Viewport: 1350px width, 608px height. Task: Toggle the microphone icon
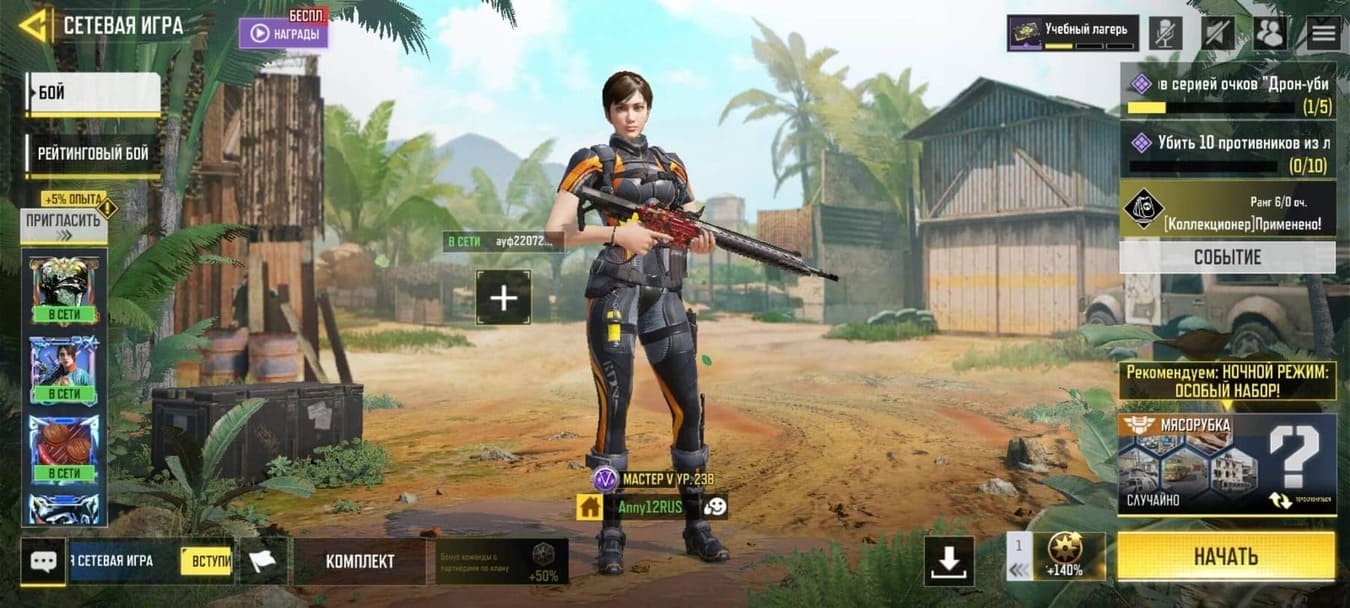(1165, 33)
